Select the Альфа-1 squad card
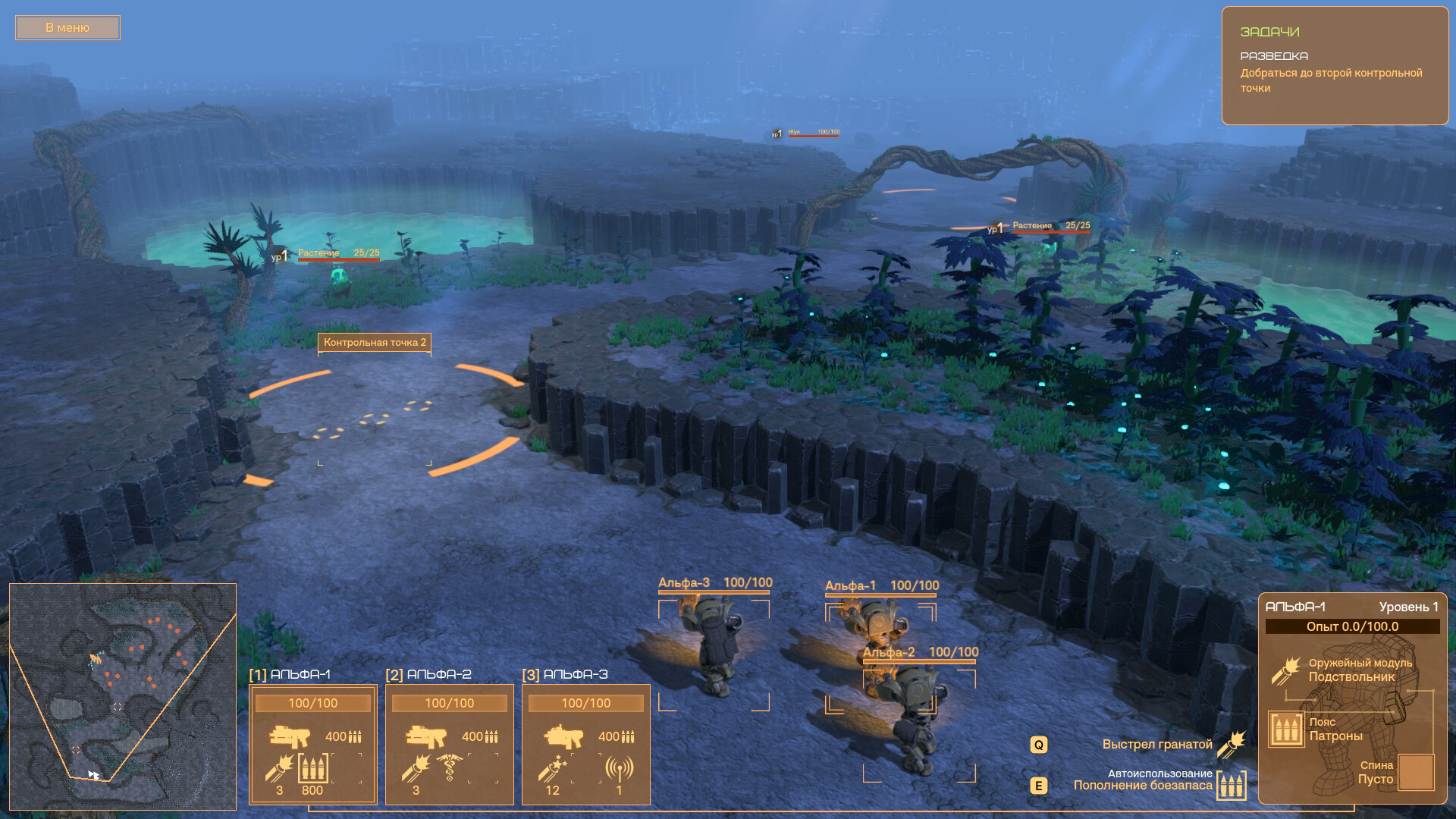The image size is (1456, 819). (x=312, y=743)
